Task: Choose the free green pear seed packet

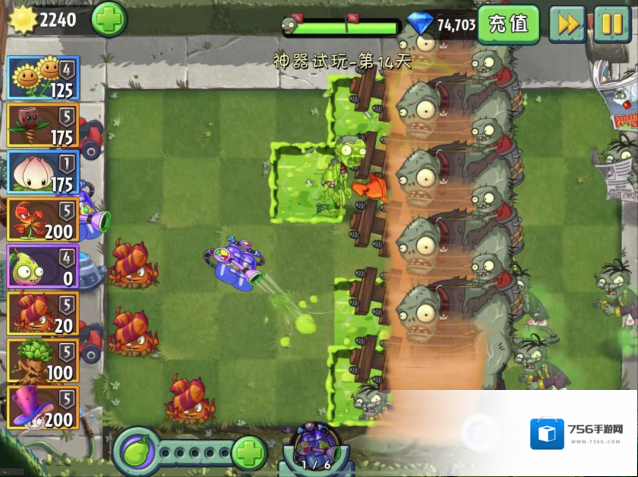Action: pos(44,267)
